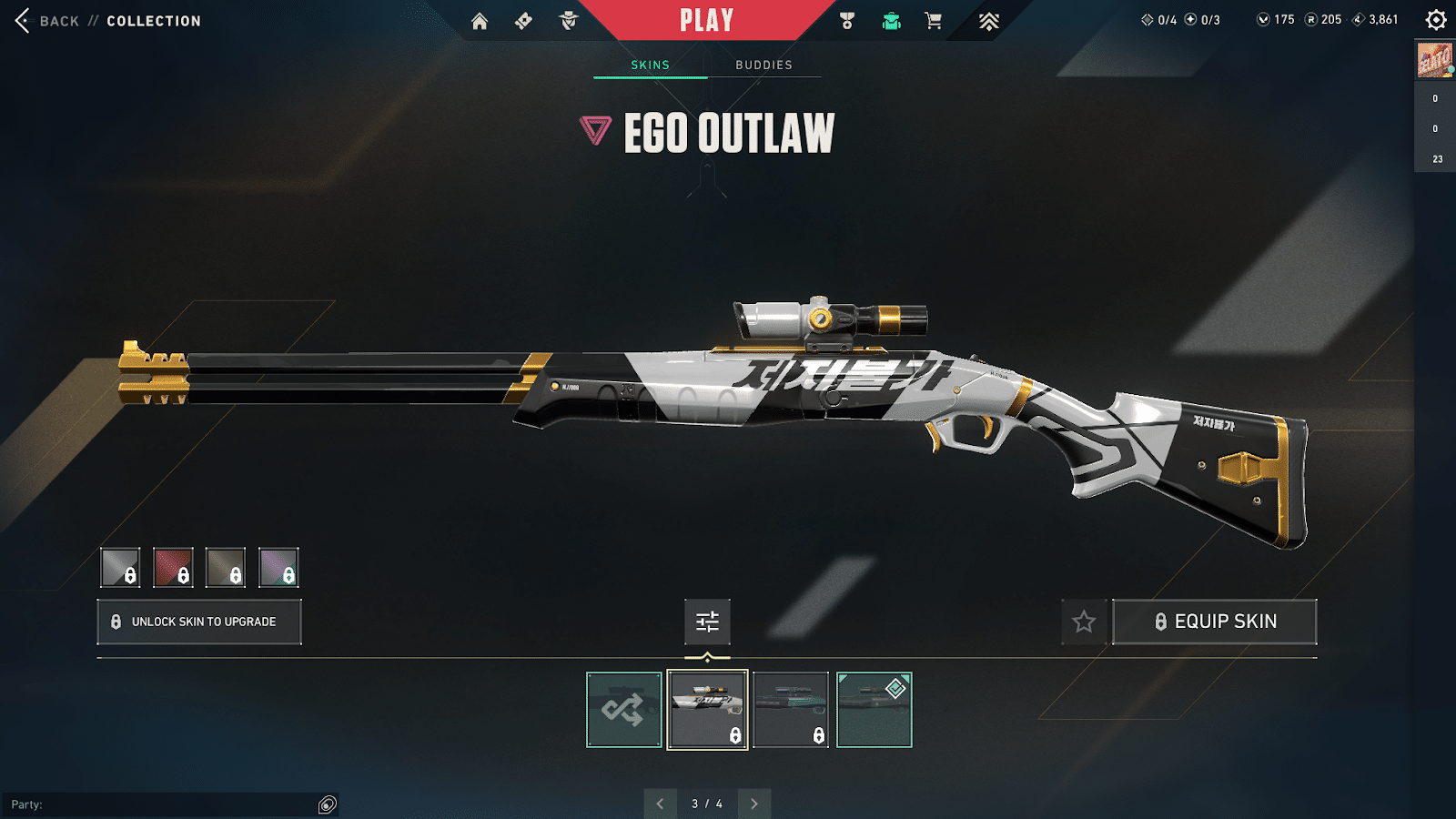Open the Store cart icon
The height and width of the screenshot is (819, 1456).
coord(934,20)
